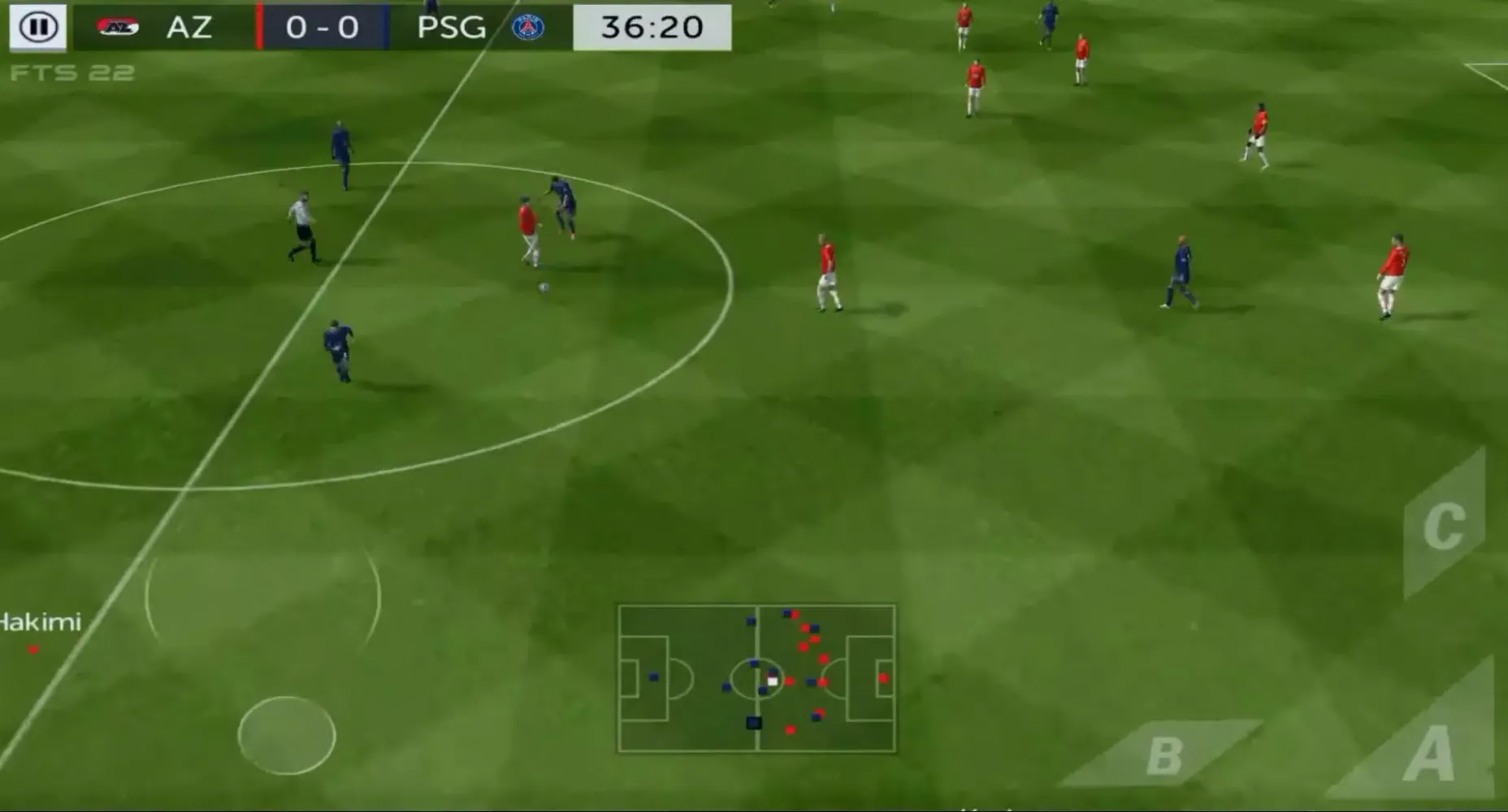Tap the pause button in the top-left corner
The image size is (1508, 812).
coord(37,27)
